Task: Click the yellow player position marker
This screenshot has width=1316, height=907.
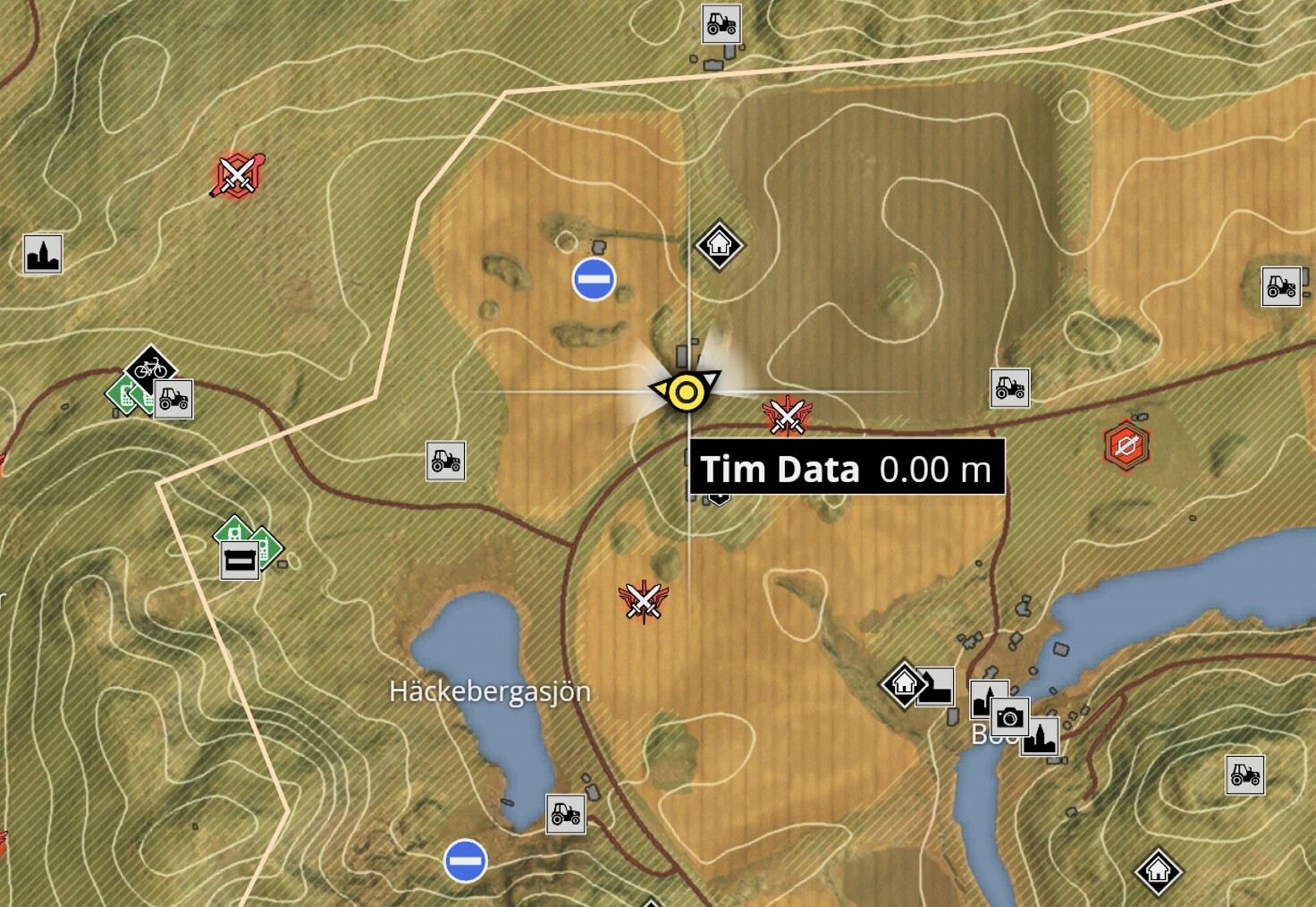Action: click(687, 392)
